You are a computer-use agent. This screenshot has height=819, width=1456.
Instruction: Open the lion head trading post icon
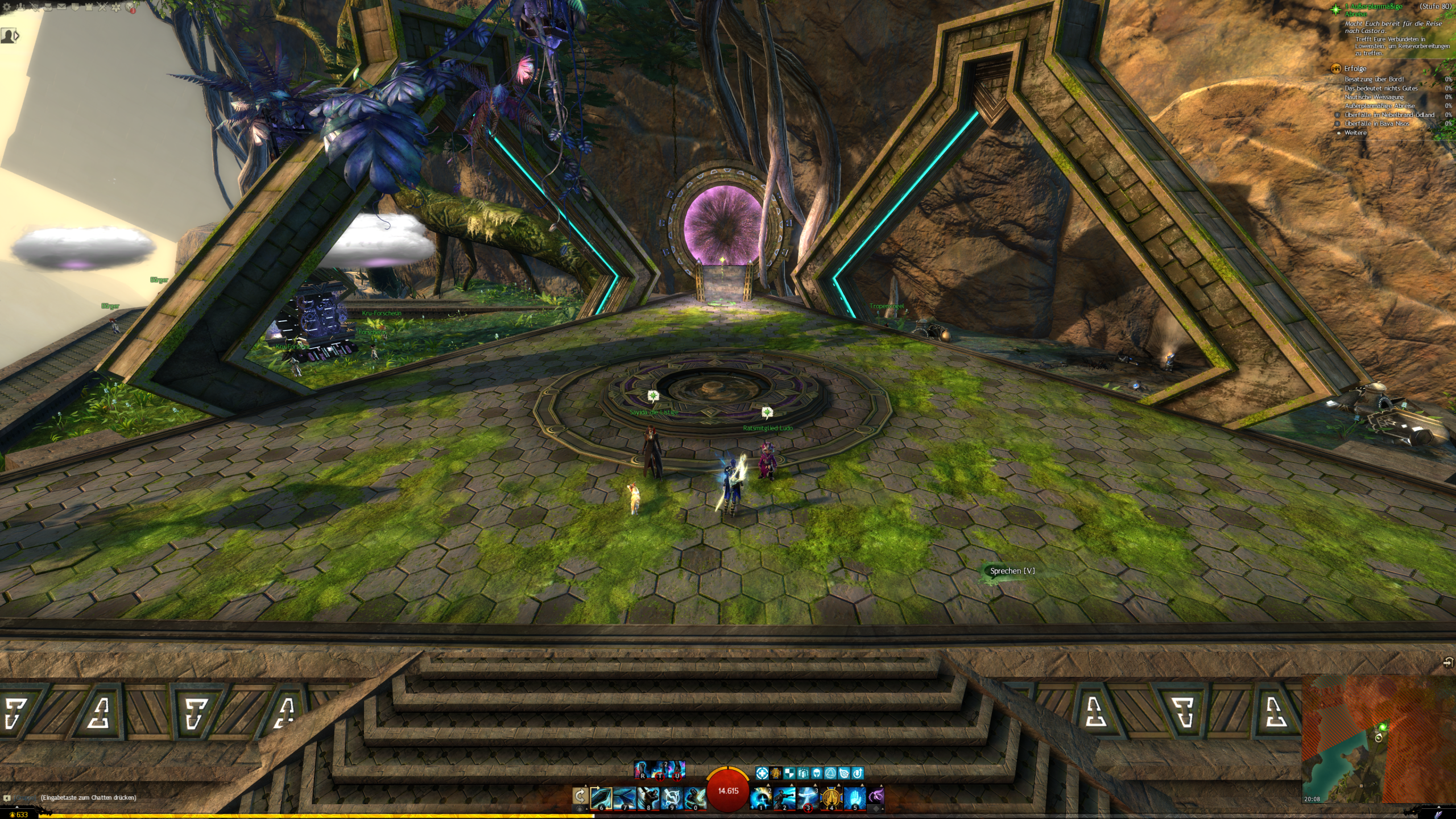point(131,7)
